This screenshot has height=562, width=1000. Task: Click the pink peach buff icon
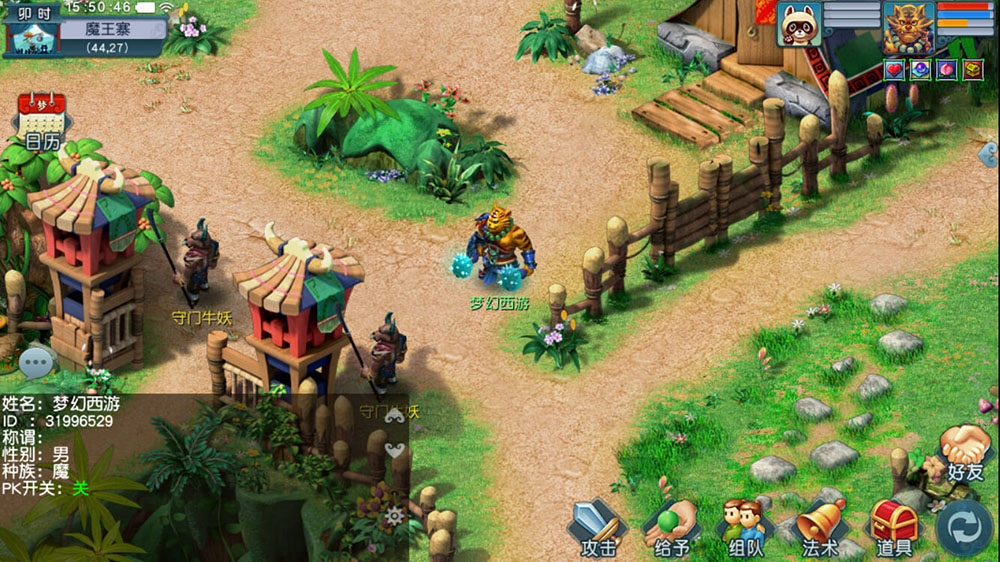tap(946, 69)
